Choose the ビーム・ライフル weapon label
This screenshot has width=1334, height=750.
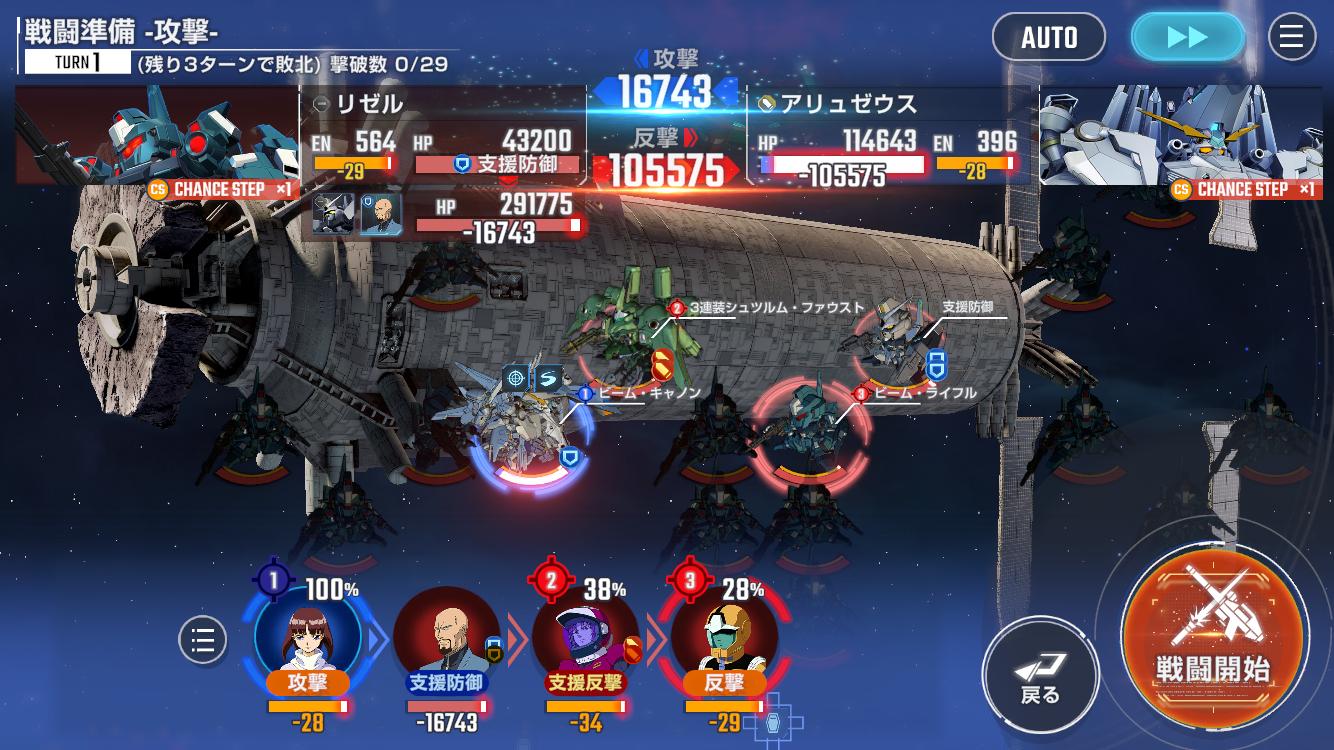click(923, 394)
